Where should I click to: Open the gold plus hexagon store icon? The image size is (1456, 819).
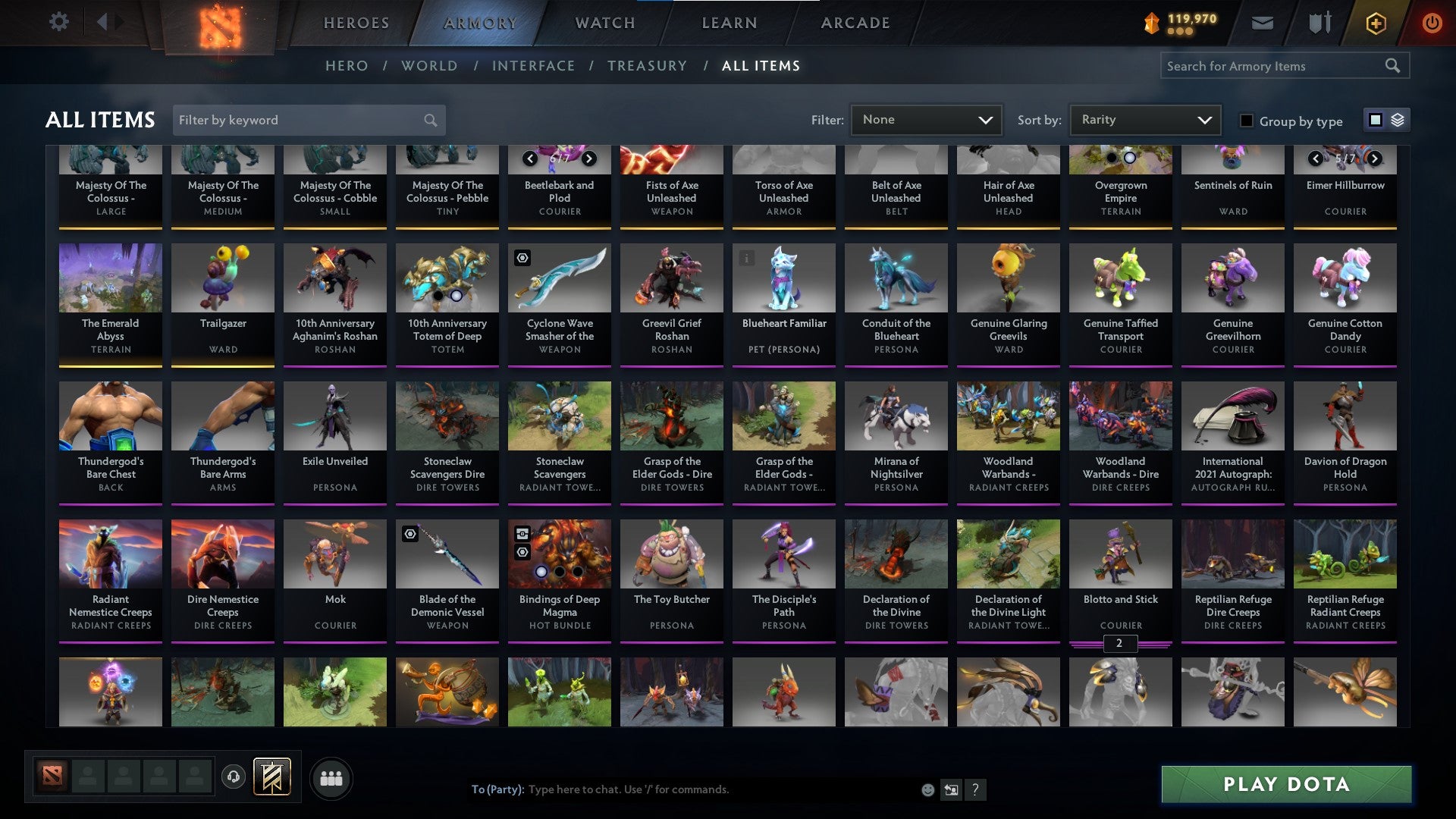[x=1377, y=23]
